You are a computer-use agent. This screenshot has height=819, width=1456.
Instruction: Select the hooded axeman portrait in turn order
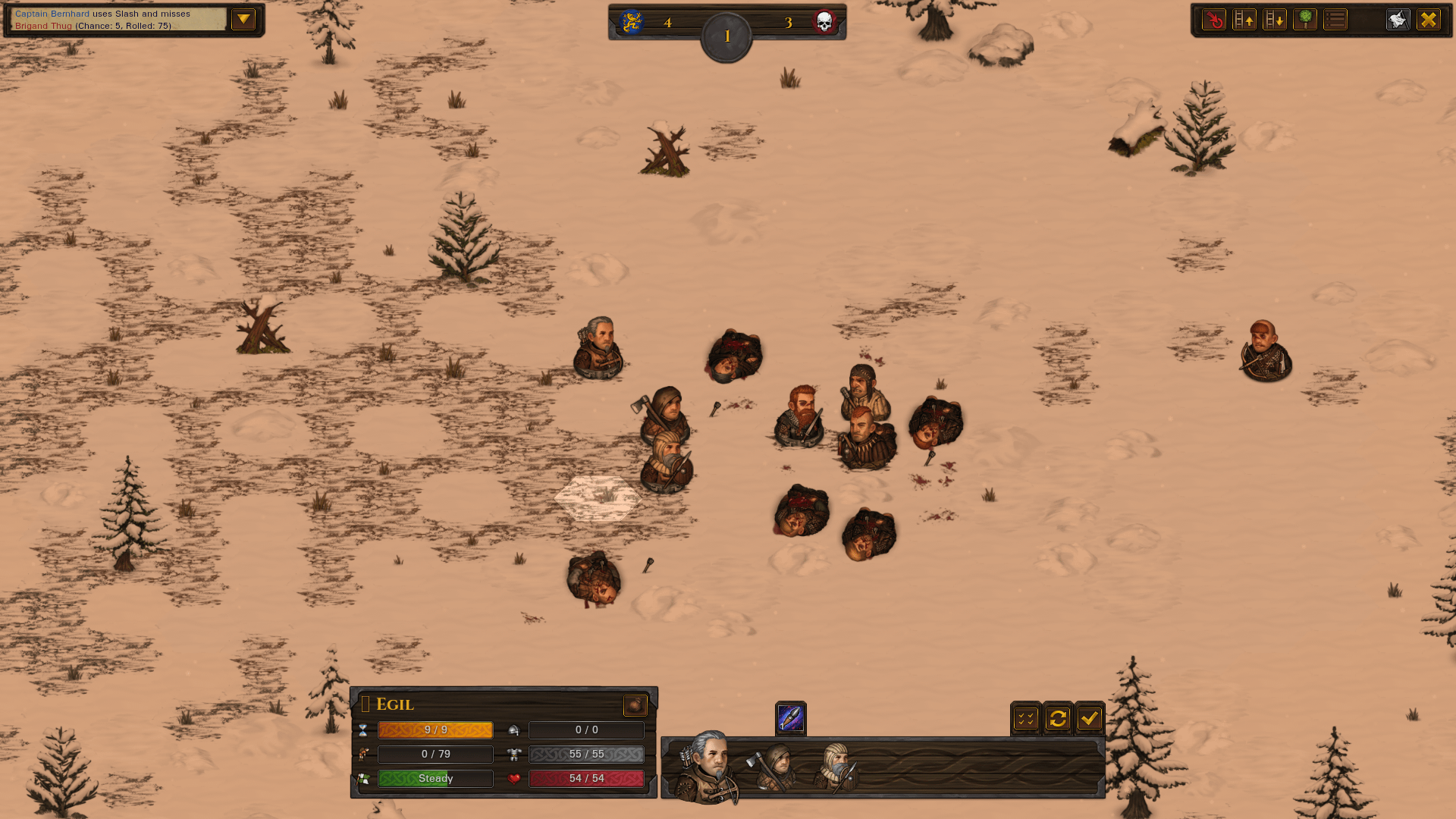click(x=773, y=767)
